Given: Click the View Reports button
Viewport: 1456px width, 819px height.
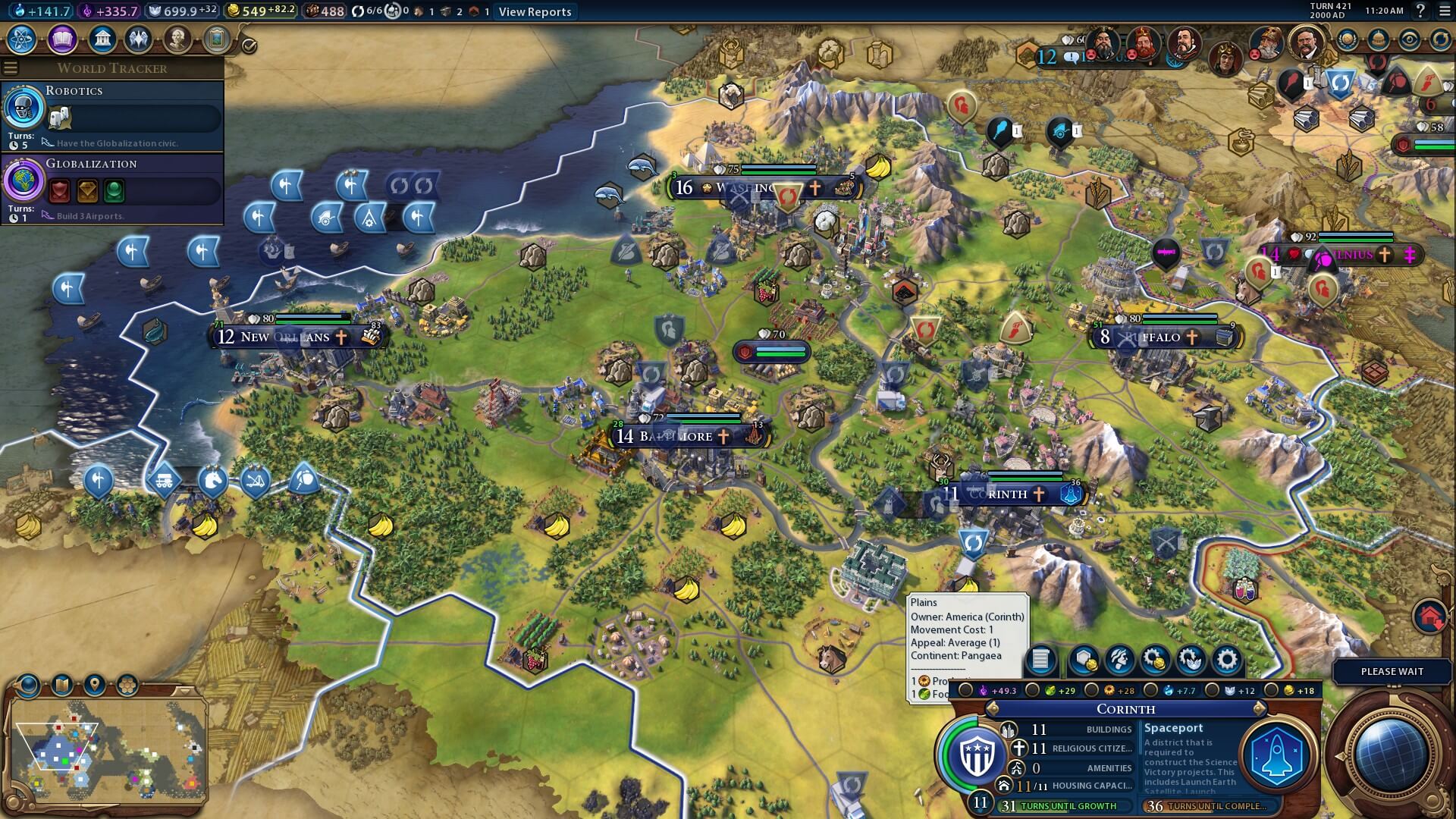Looking at the screenshot, I should coord(534,11).
